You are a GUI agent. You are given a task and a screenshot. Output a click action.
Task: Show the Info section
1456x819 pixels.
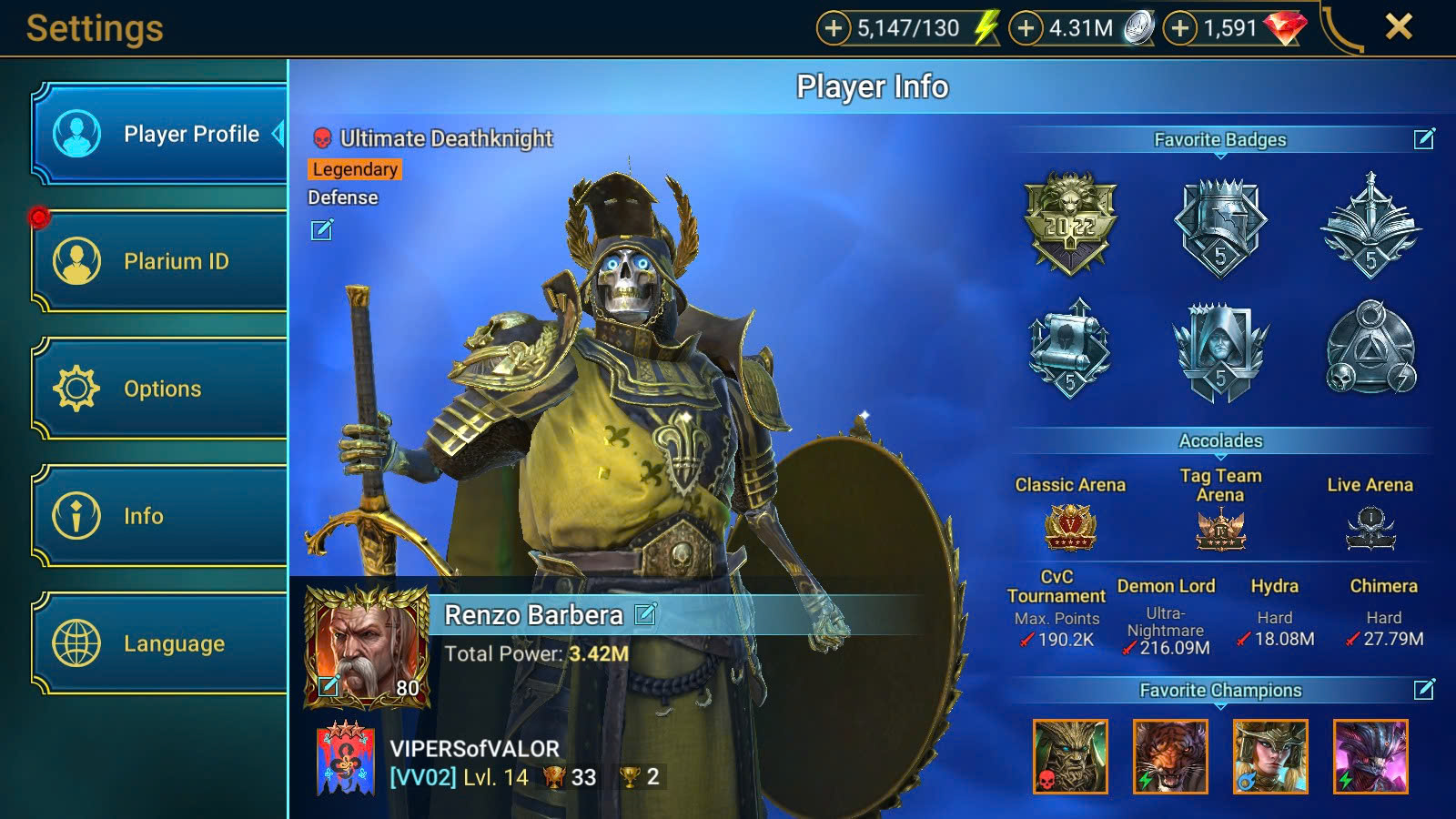click(x=160, y=516)
